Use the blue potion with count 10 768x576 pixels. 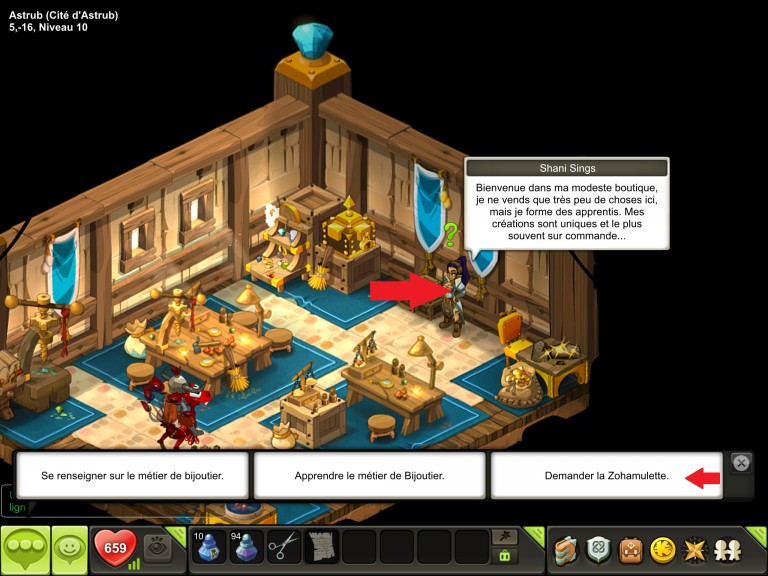(x=207, y=547)
